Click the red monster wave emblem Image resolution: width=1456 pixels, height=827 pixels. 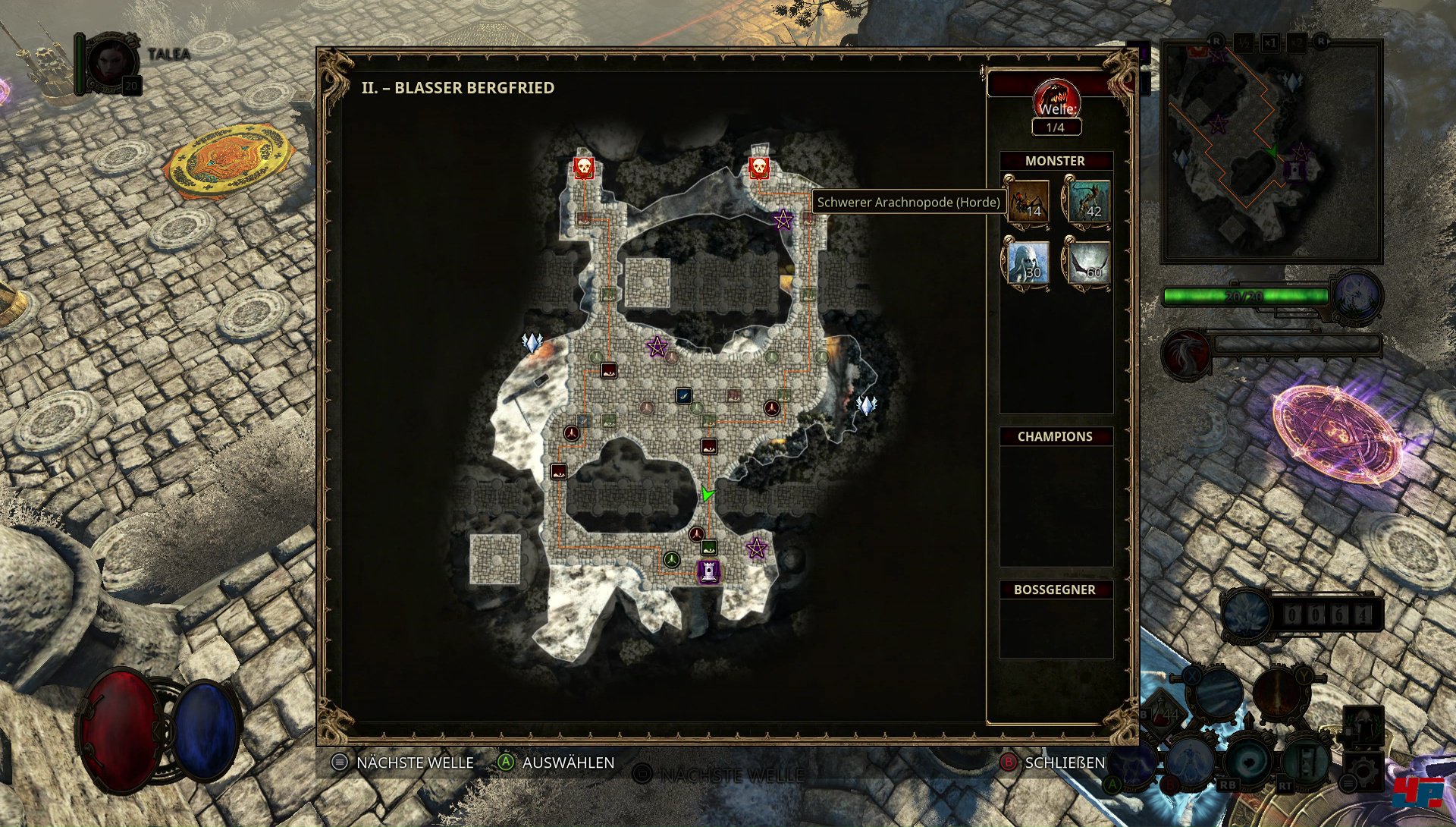pos(1056,99)
